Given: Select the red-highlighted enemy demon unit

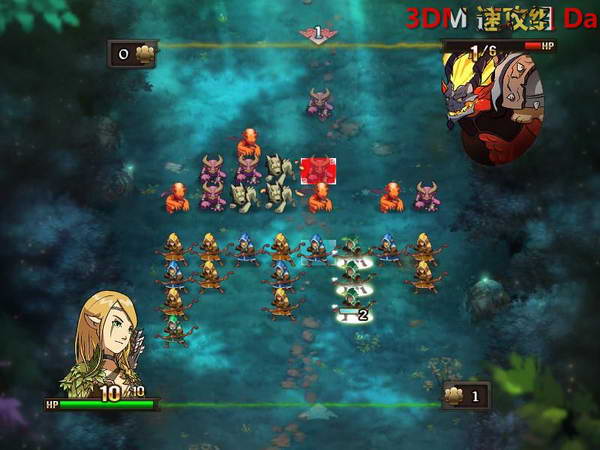Looking at the screenshot, I should tap(318, 169).
